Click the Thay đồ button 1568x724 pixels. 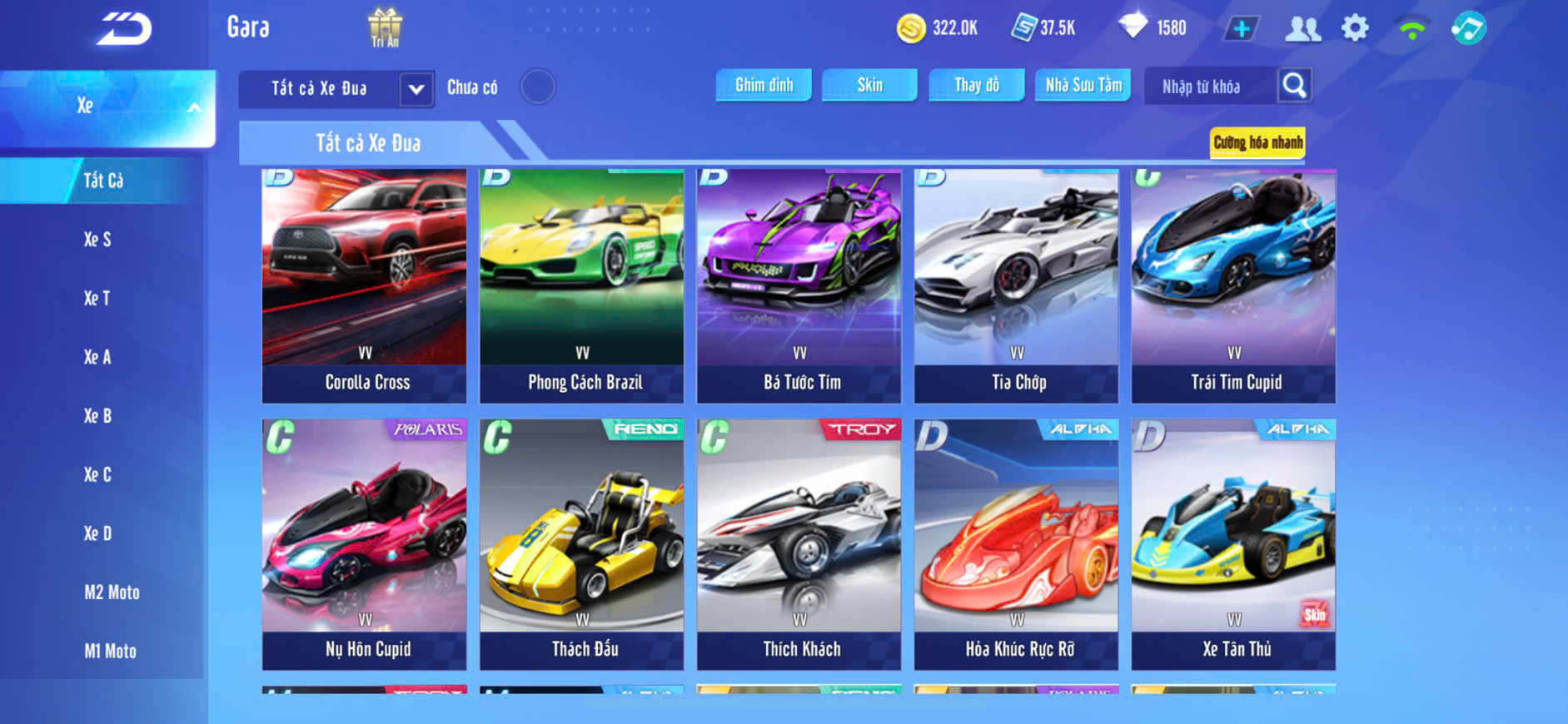(x=977, y=85)
